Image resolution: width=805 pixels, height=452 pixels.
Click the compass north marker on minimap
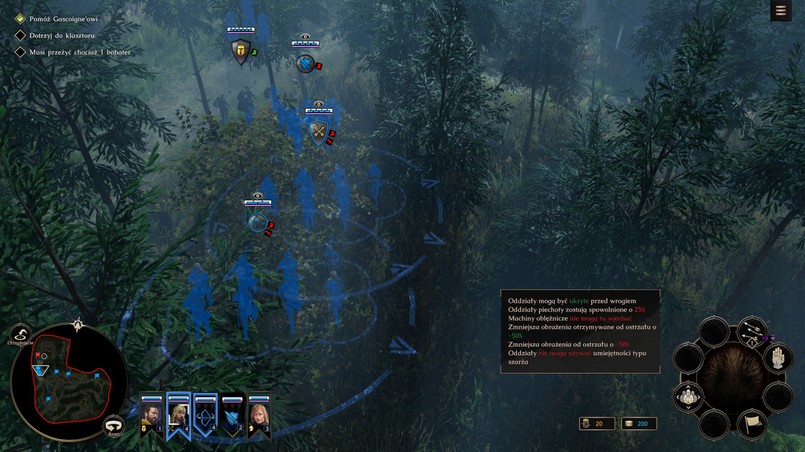pos(78,323)
